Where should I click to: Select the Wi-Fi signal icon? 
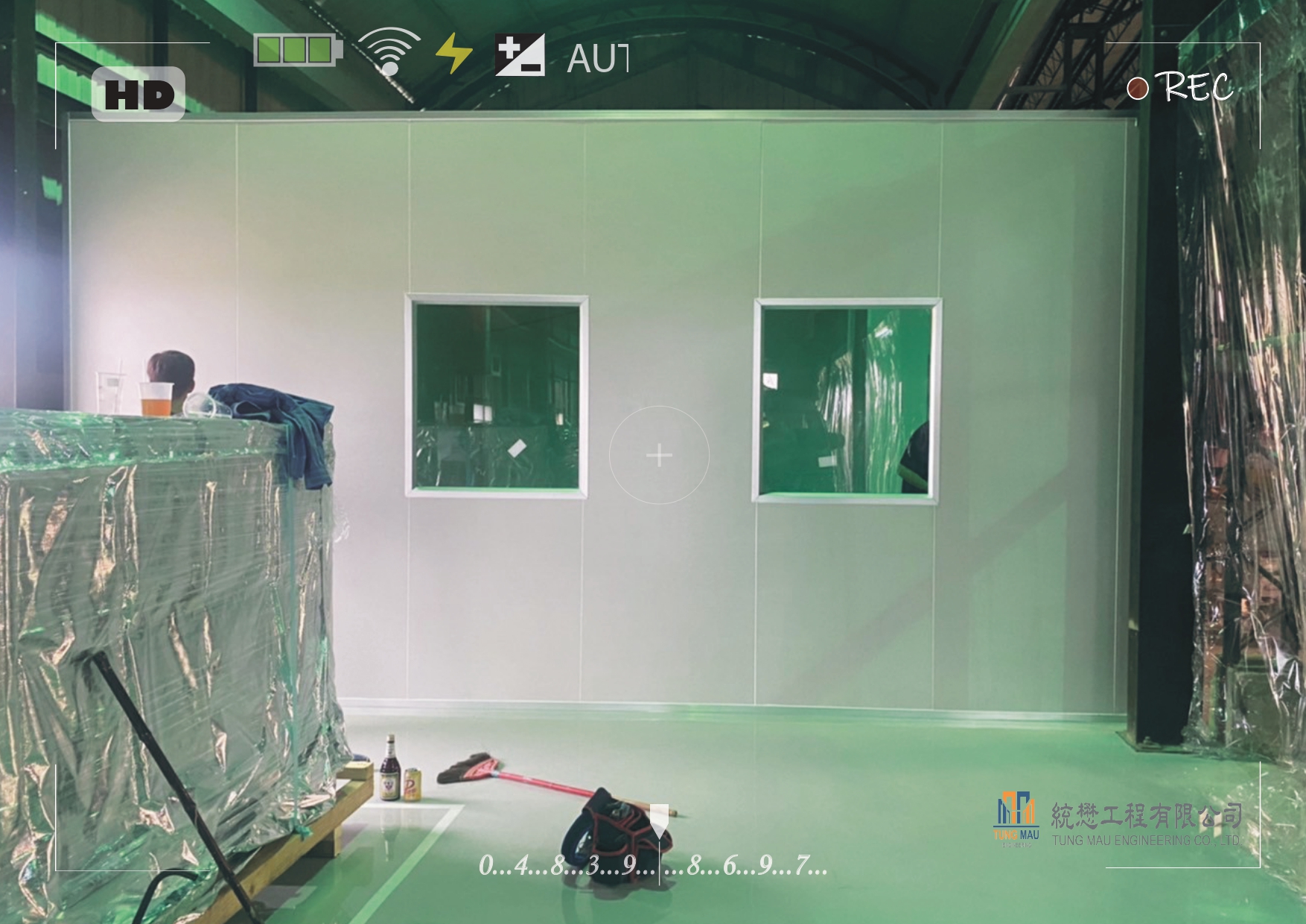click(x=389, y=51)
